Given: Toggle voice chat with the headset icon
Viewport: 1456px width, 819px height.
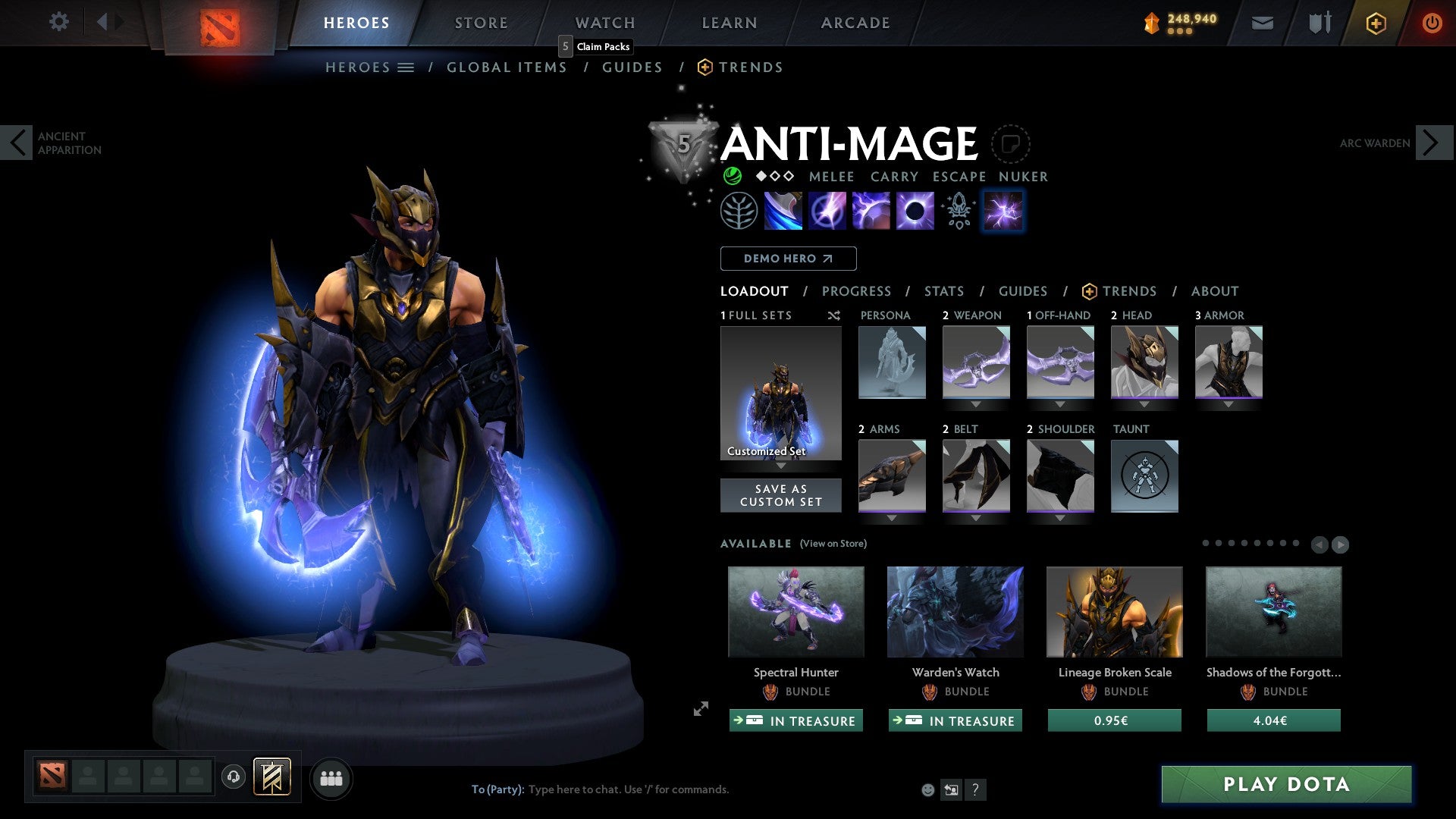Looking at the screenshot, I should coord(233,777).
